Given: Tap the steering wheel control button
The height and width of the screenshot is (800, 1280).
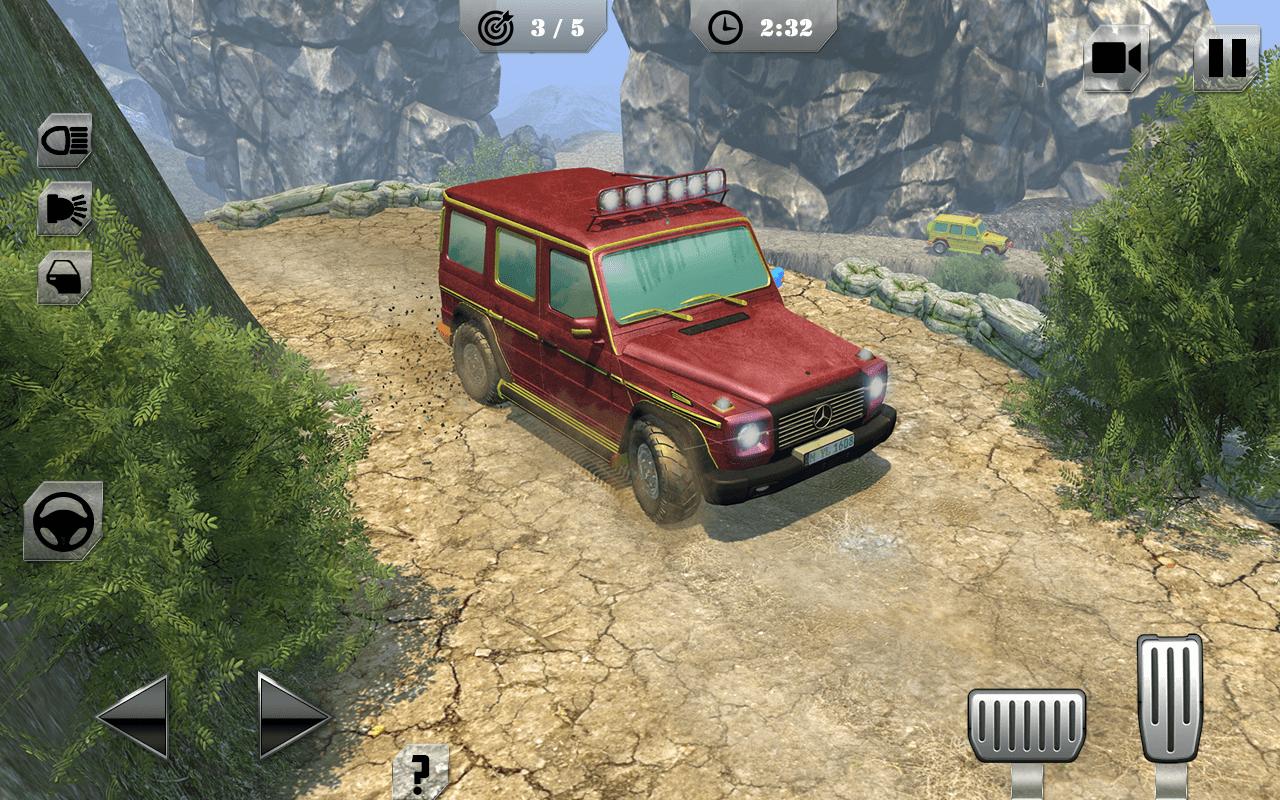Looking at the screenshot, I should pos(63,520).
